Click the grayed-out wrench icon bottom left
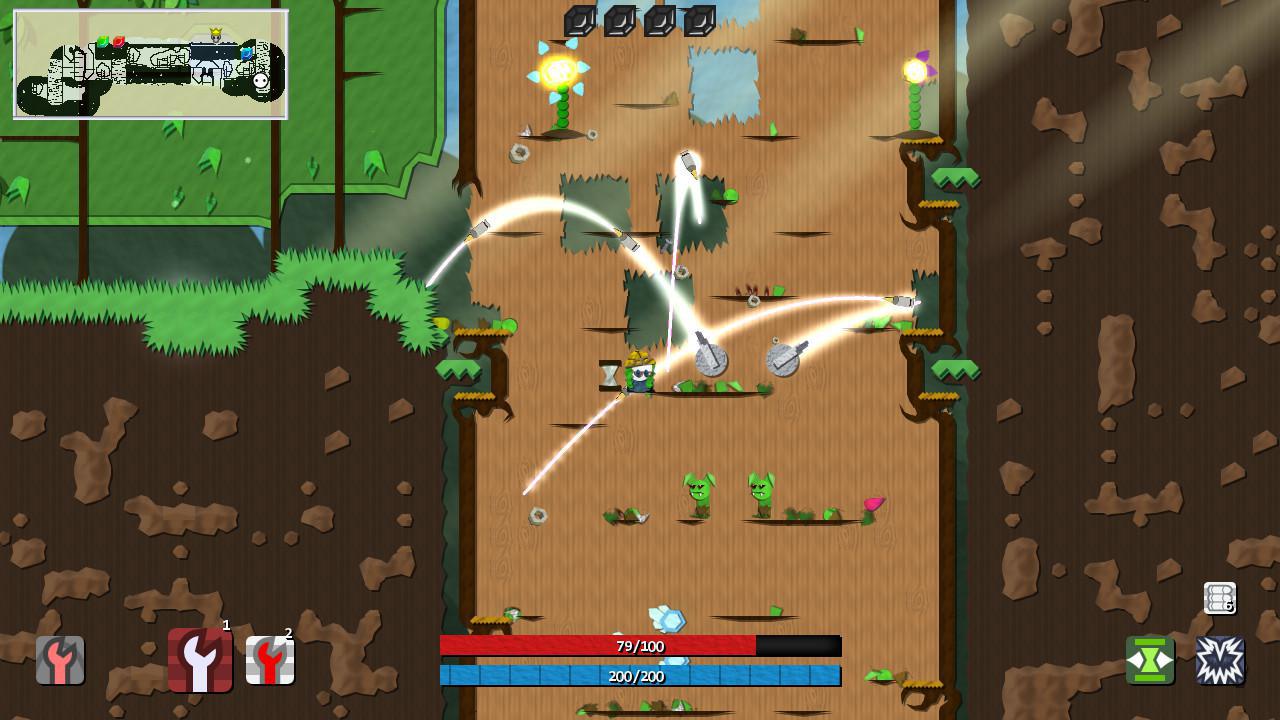Screen dimensions: 1280x720 click(60, 660)
